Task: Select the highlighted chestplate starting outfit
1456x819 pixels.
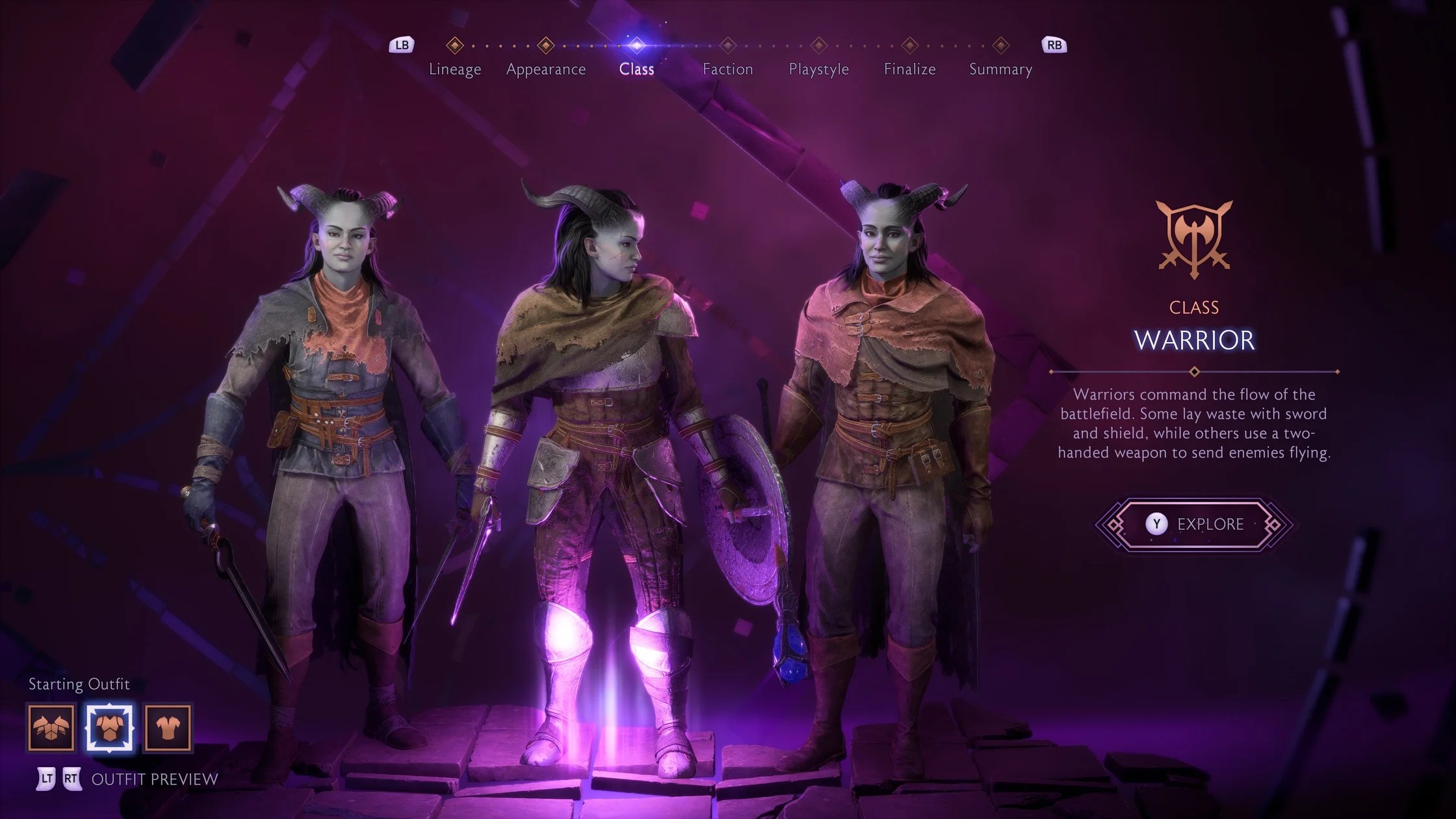Action: click(x=110, y=727)
